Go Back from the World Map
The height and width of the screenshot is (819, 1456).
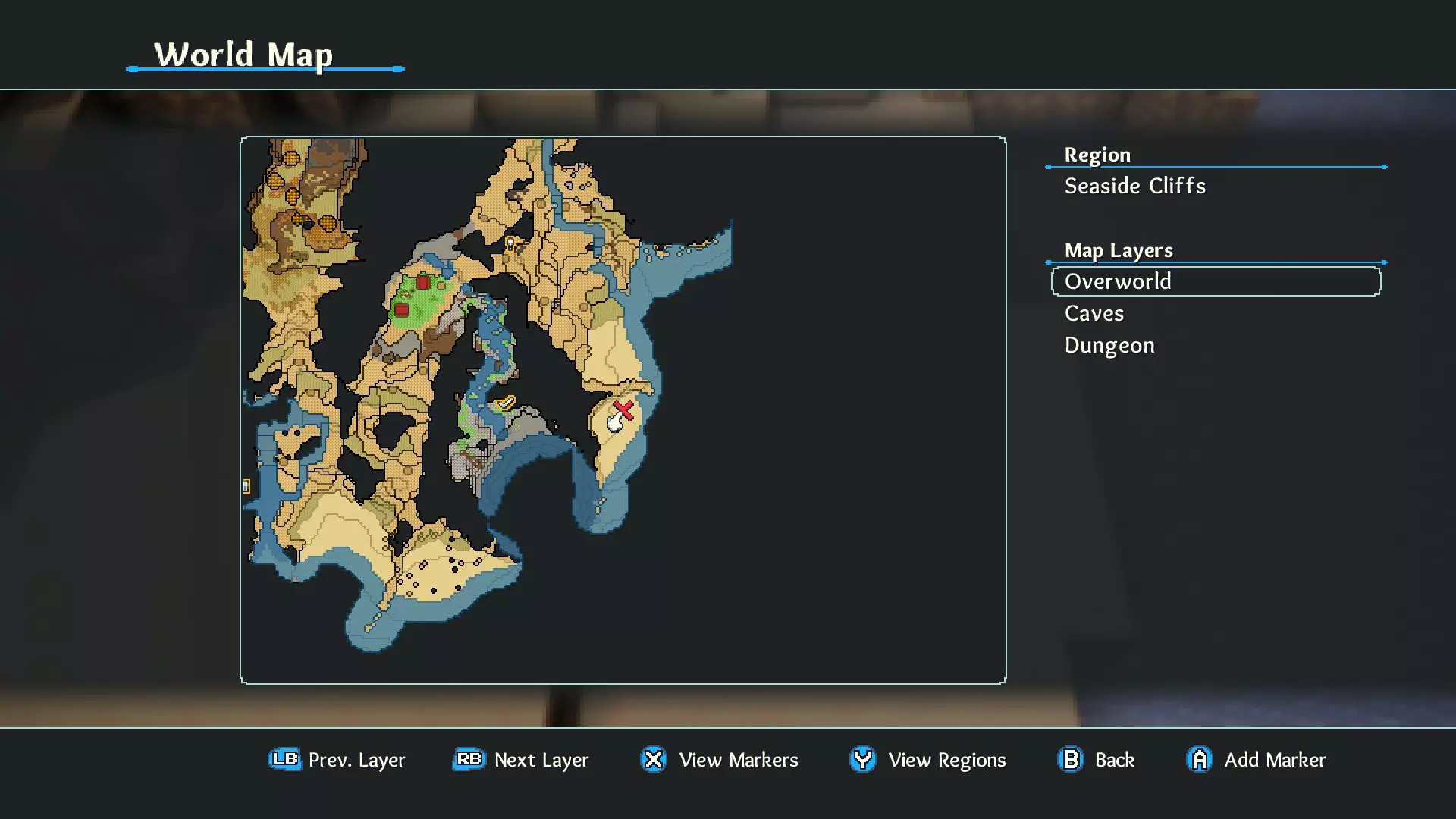click(x=1096, y=759)
